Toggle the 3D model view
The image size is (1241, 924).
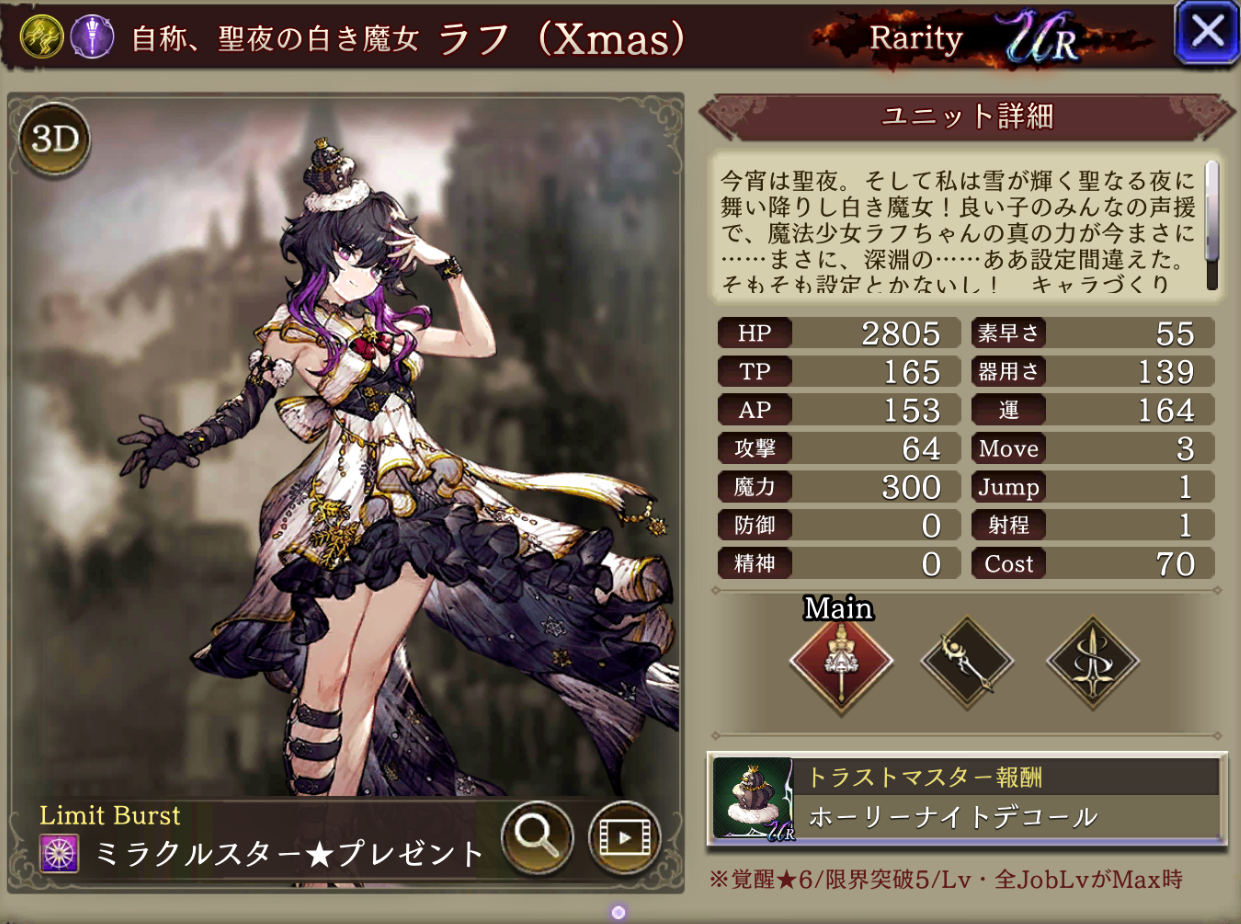click(x=55, y=141)
